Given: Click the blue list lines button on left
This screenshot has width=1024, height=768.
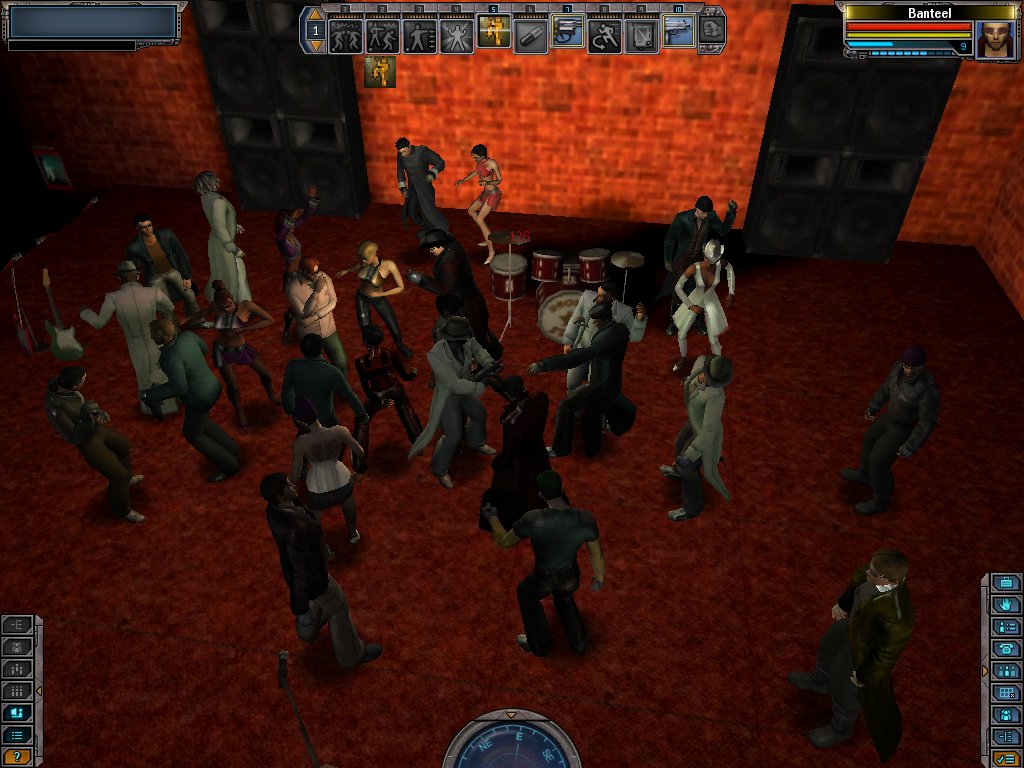Looking at the screenshot, I should (x=17, y=735).
